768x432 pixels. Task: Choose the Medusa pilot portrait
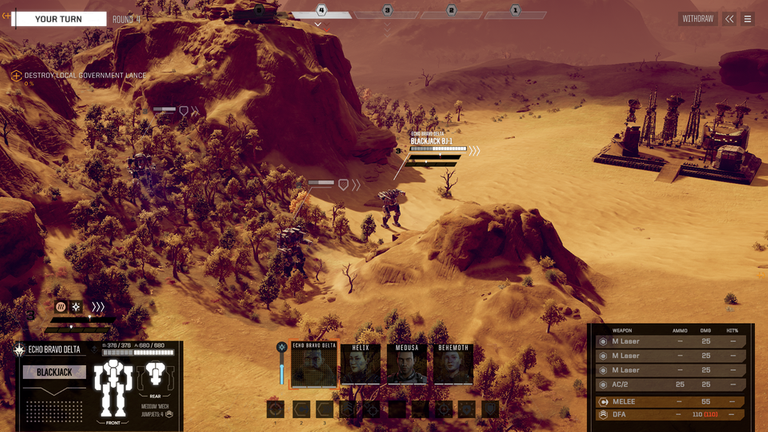coord(407,366)
